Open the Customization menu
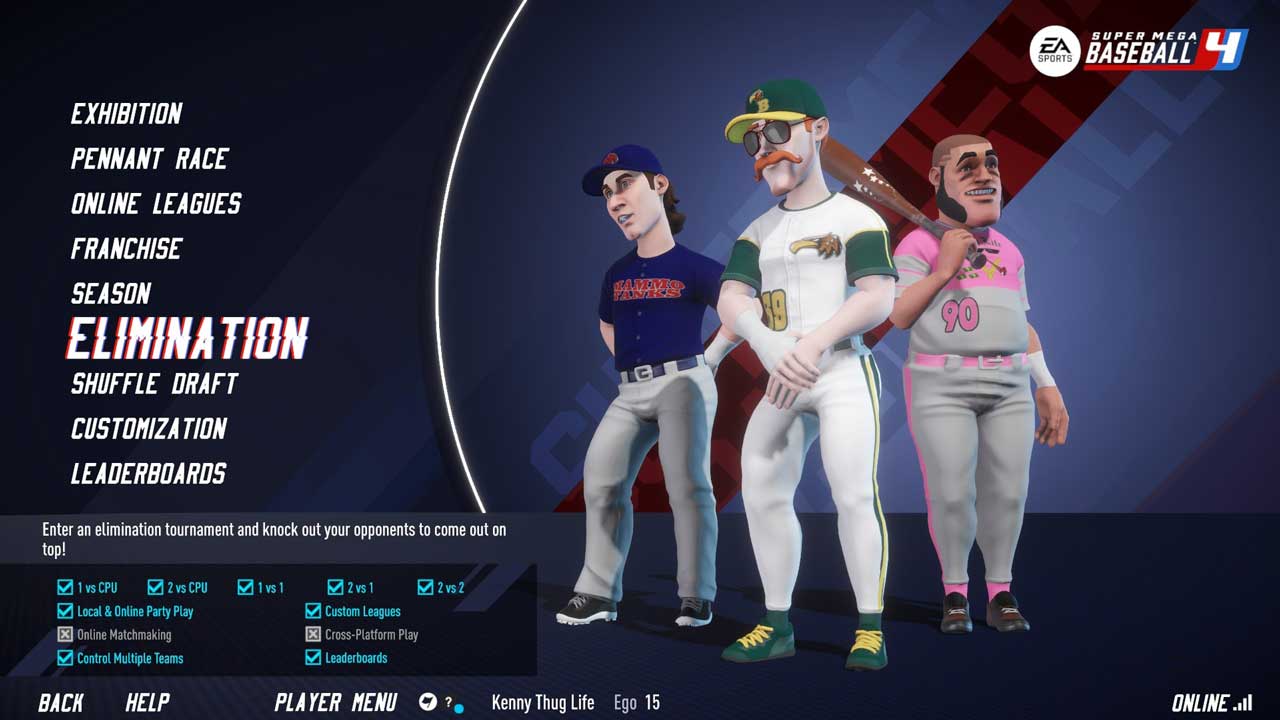Image resolution: width=1280 pixels, height=720 pixels. point(149,429)
